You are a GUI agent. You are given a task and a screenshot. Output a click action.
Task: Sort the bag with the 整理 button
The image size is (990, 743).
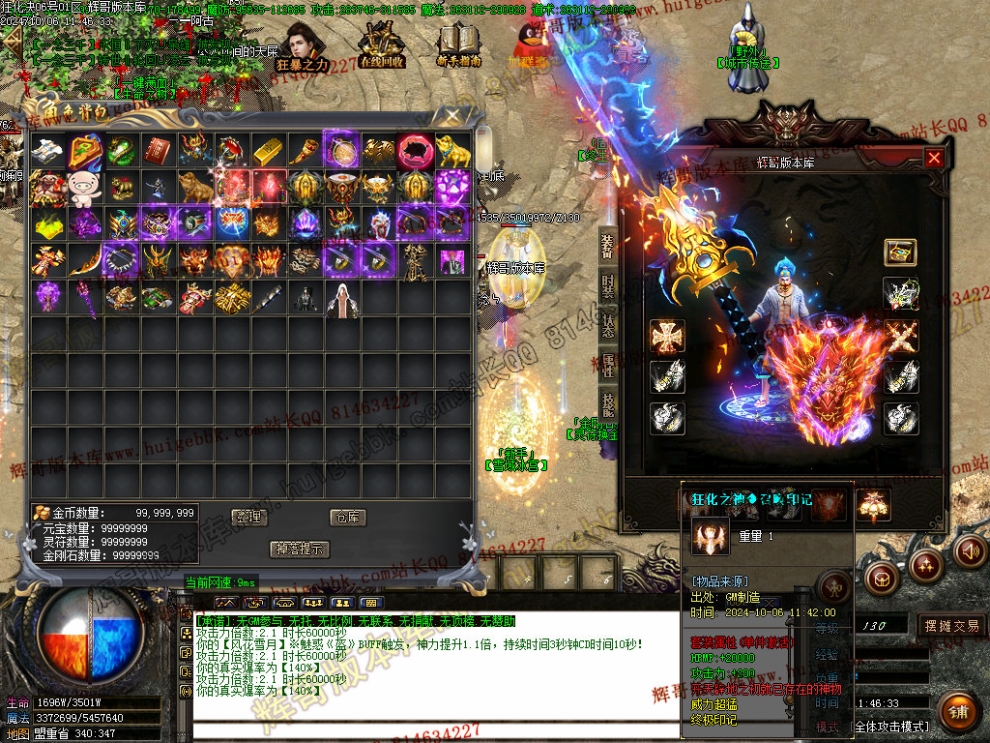coord(248,517)
